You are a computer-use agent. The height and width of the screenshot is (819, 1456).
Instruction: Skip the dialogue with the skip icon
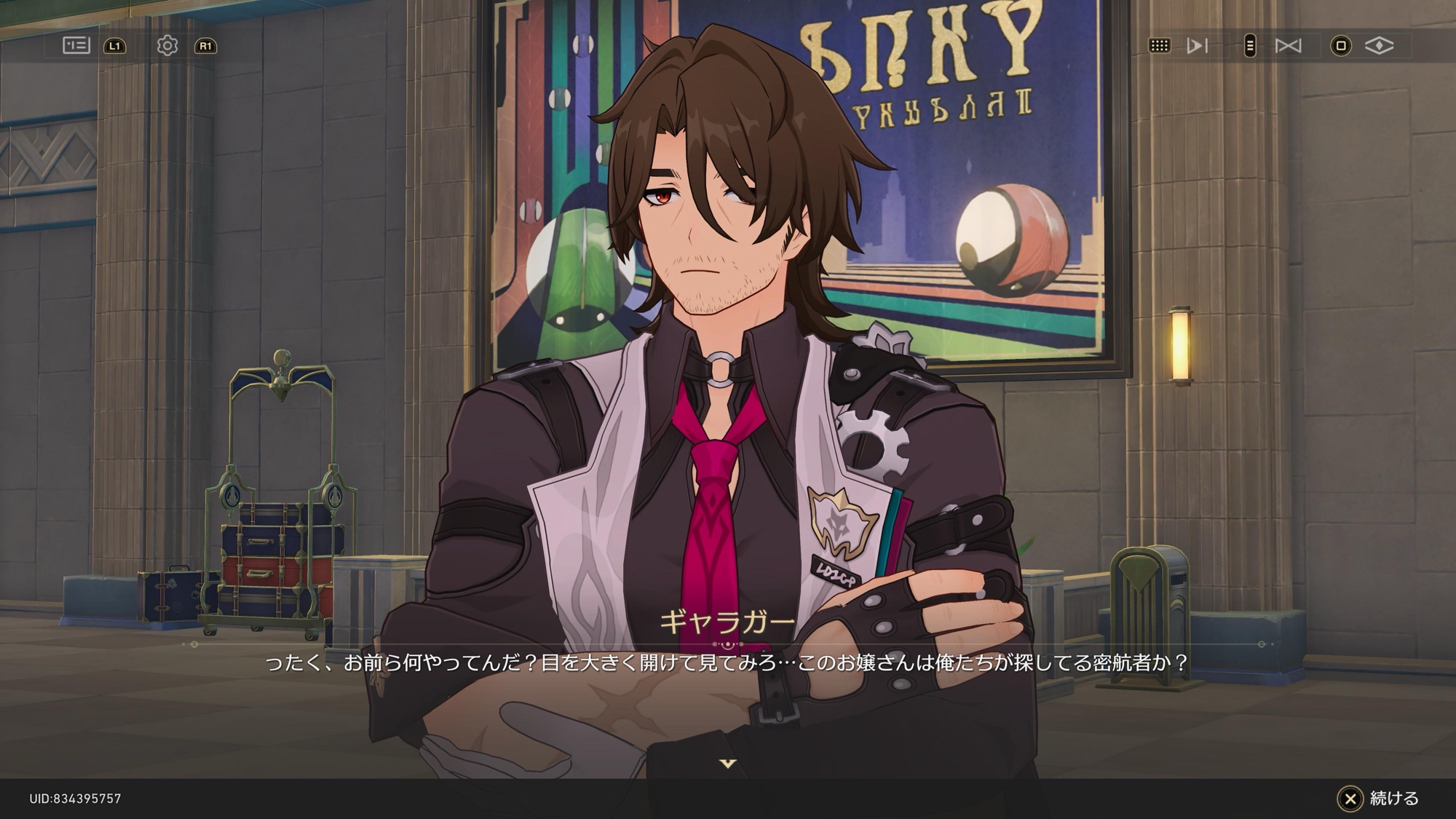click(1197, 46)
